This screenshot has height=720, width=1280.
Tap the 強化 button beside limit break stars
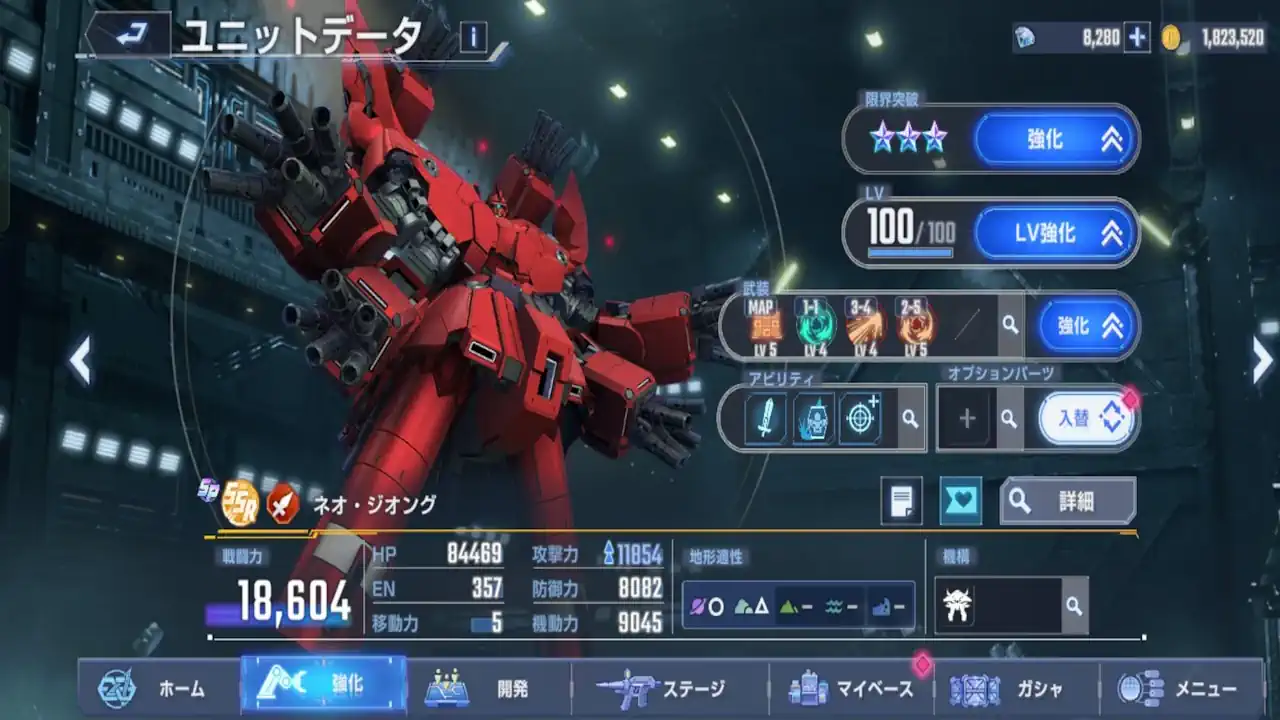click(x=1055, y=140)
